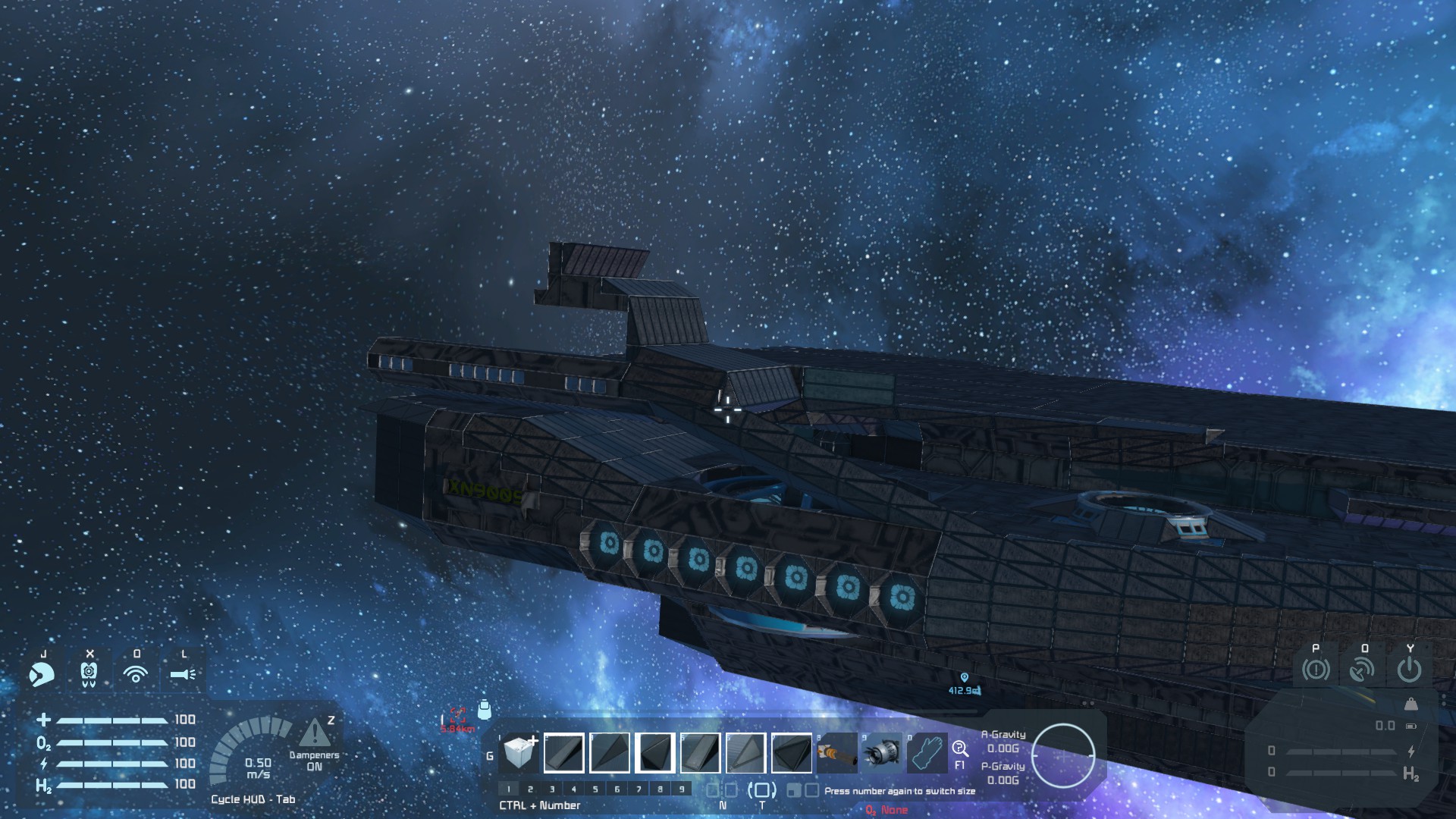Switch to toolbar page 5
This screenshot has height=819, width=1456.
595,789
